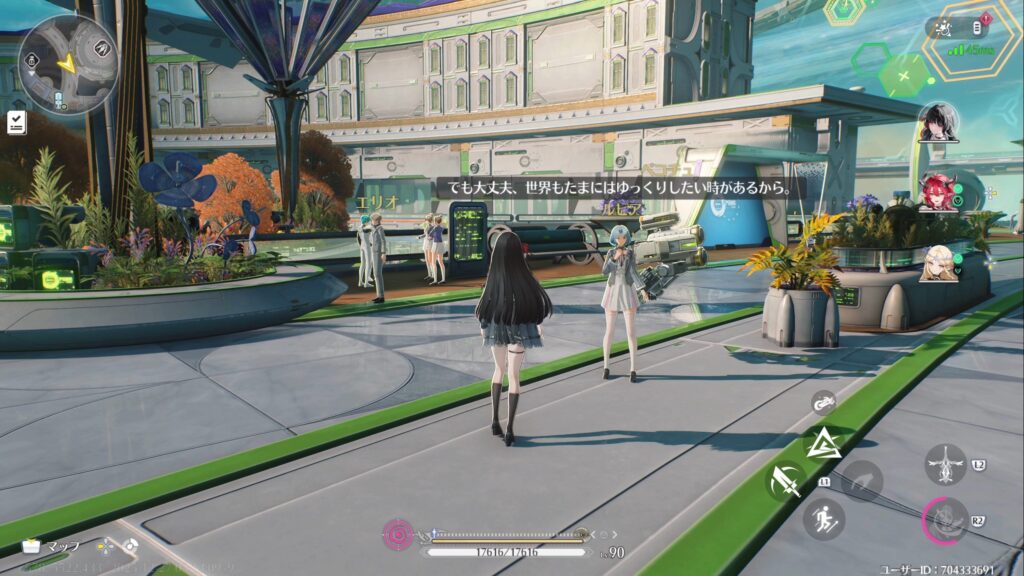Toggle the running sprint button
This screenshot has width=1024, height=576.
pos(824,519)
